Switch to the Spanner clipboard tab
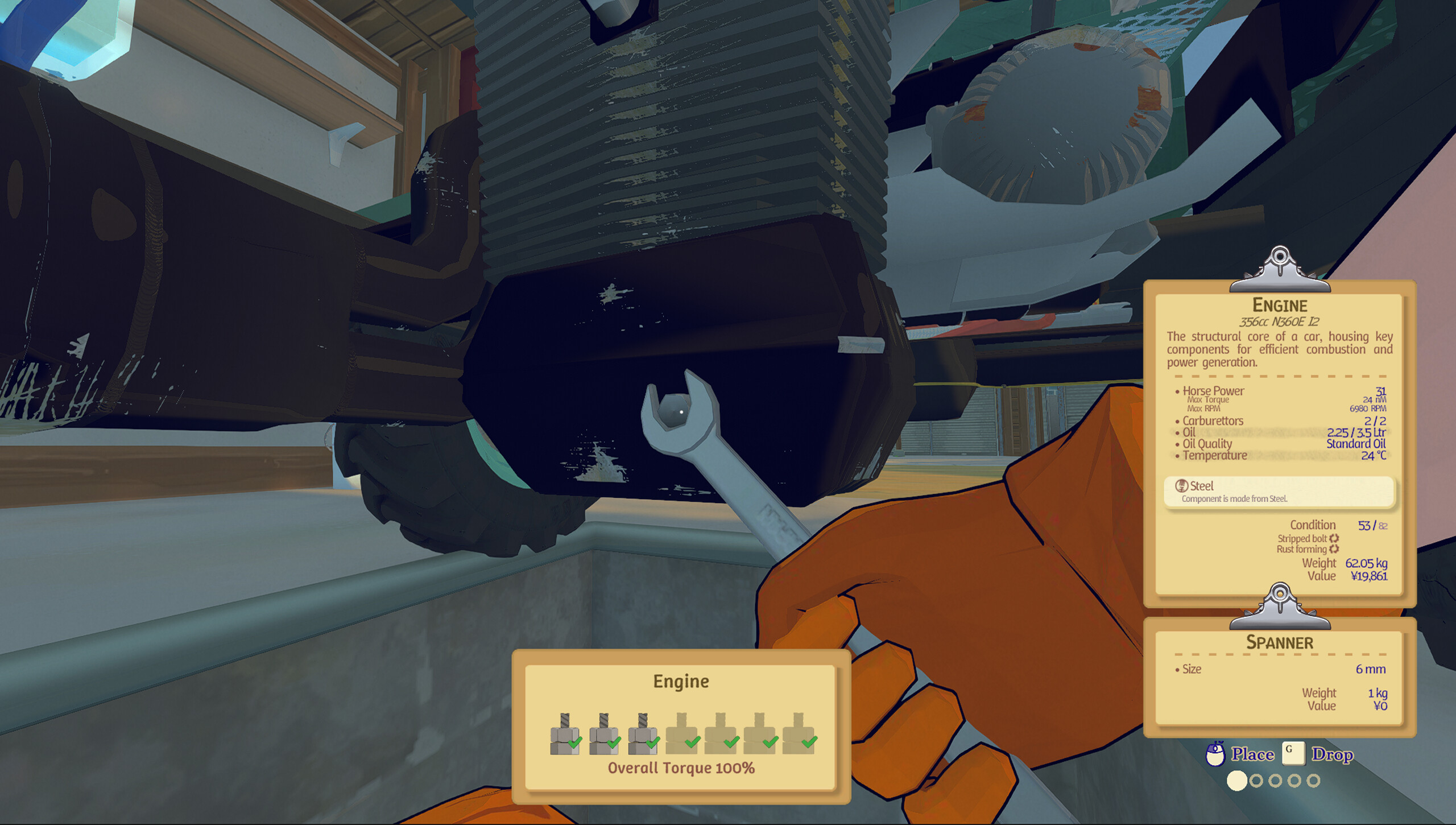Screen dimensions: 1456x825 (1280, 642)
